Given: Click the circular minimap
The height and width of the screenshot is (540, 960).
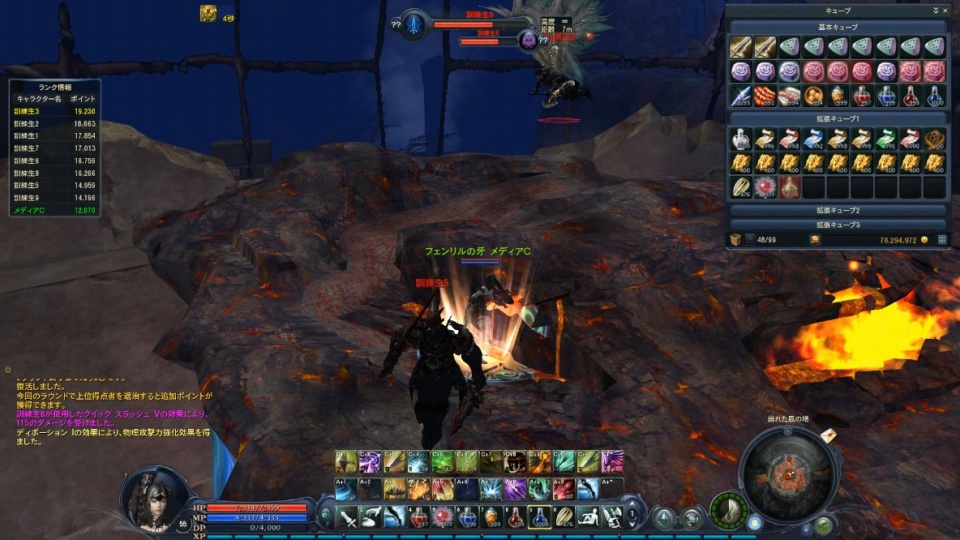Looking at the screenshot, I should (x=789, y=473).
